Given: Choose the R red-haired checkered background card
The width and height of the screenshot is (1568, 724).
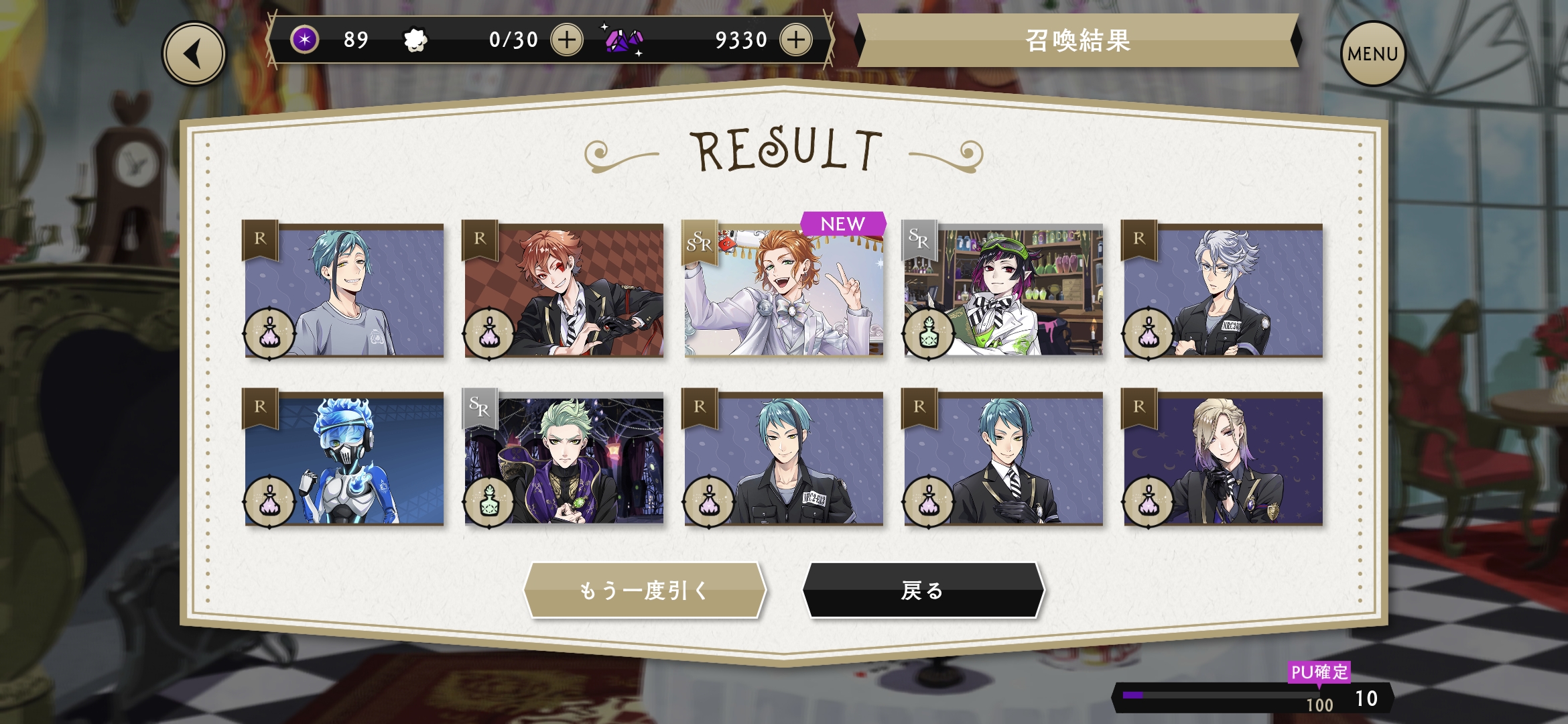Looking at the screenshot, I should click(564, 290).
